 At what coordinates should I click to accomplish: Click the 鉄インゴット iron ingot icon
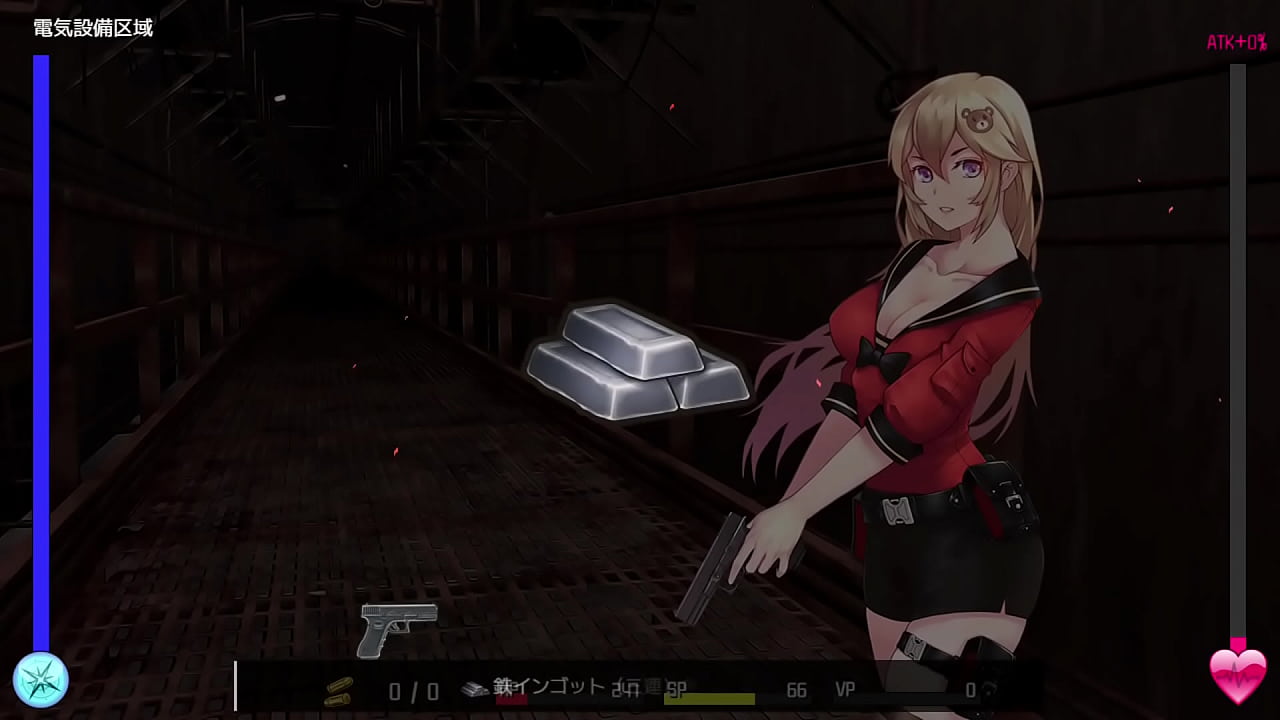click(475, 686)
